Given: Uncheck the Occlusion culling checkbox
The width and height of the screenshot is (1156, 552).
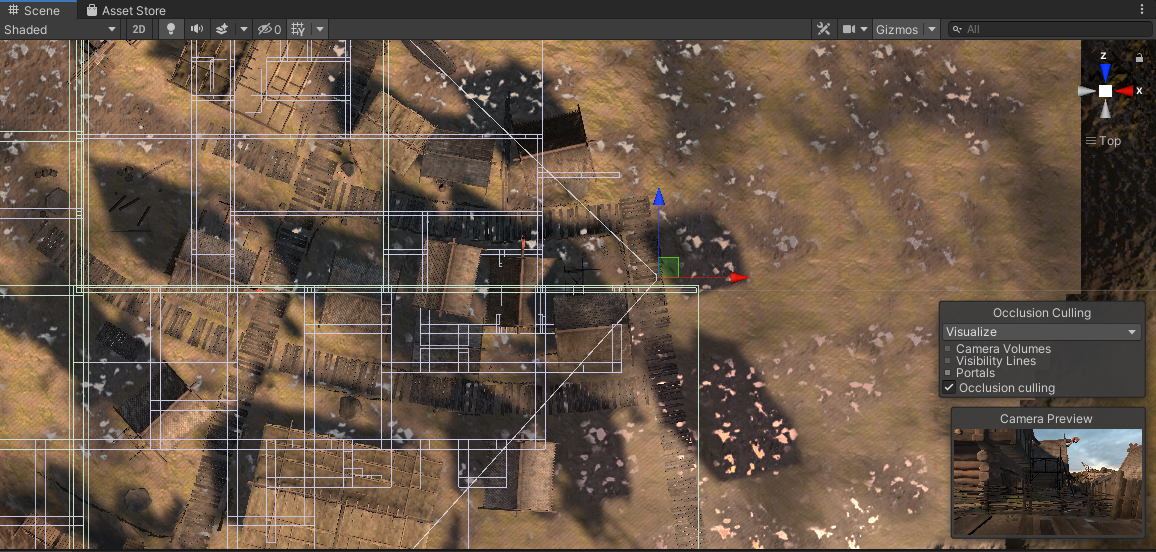Looking at the screenshot, I should click(948, 388).
